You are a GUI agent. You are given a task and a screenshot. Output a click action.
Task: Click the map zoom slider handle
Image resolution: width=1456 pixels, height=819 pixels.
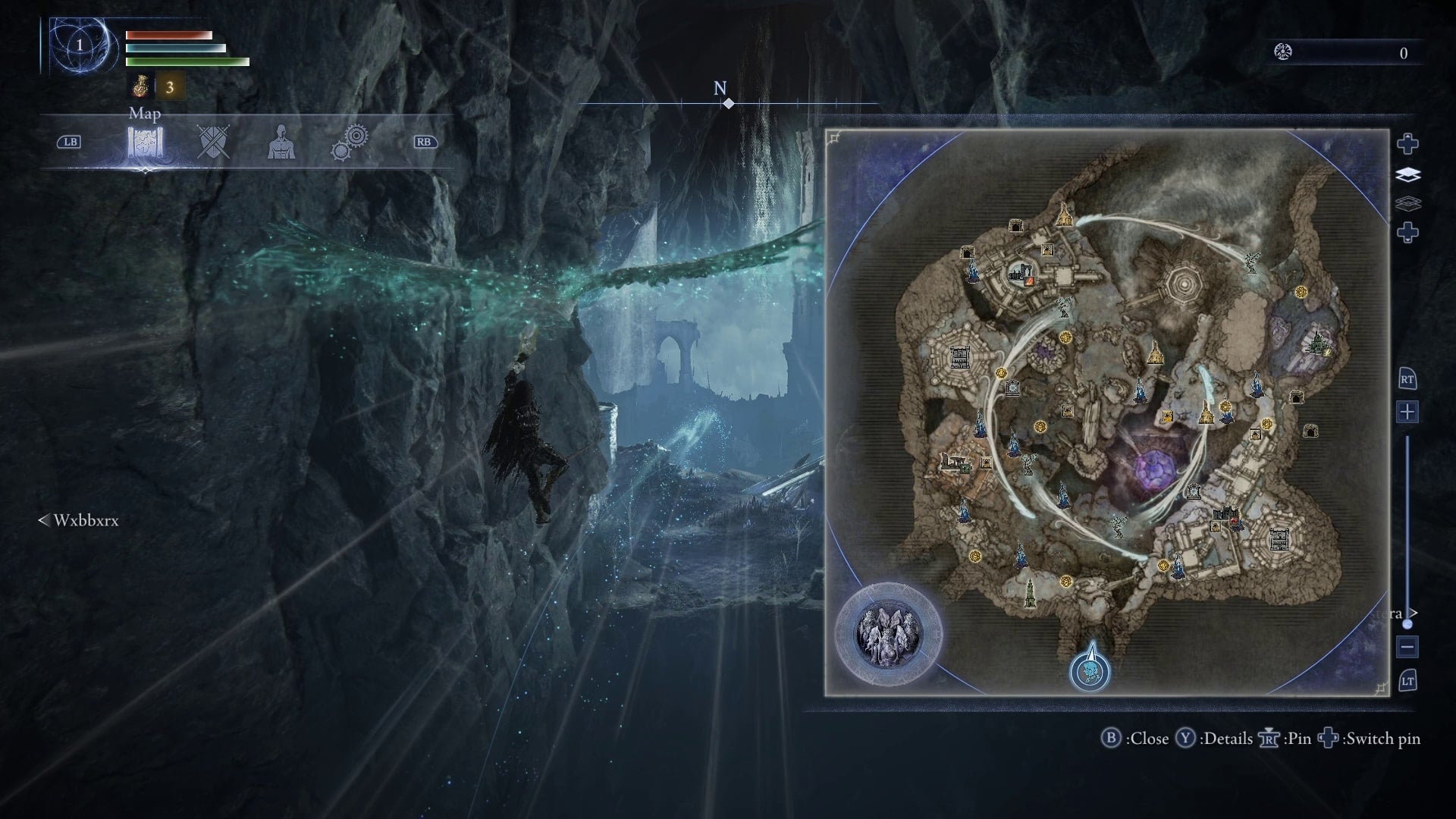(1407, 623)
